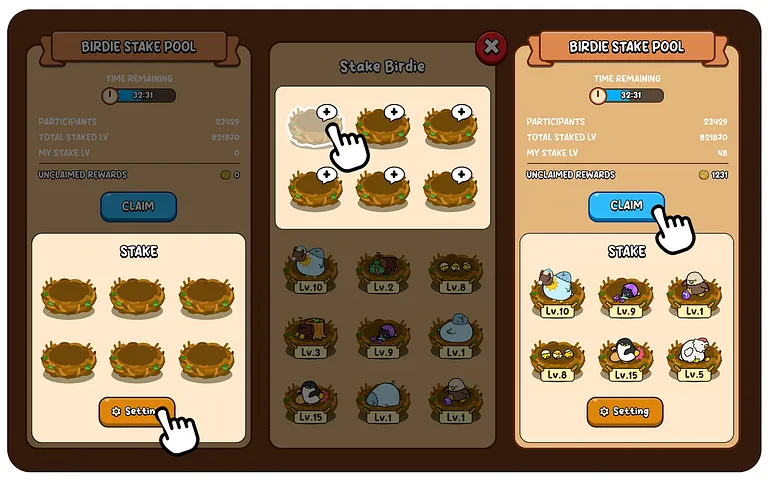770x480 pixels.
Task: Choose the Lv.10 birdie in the Stake Birdie list
Action: 310,271
